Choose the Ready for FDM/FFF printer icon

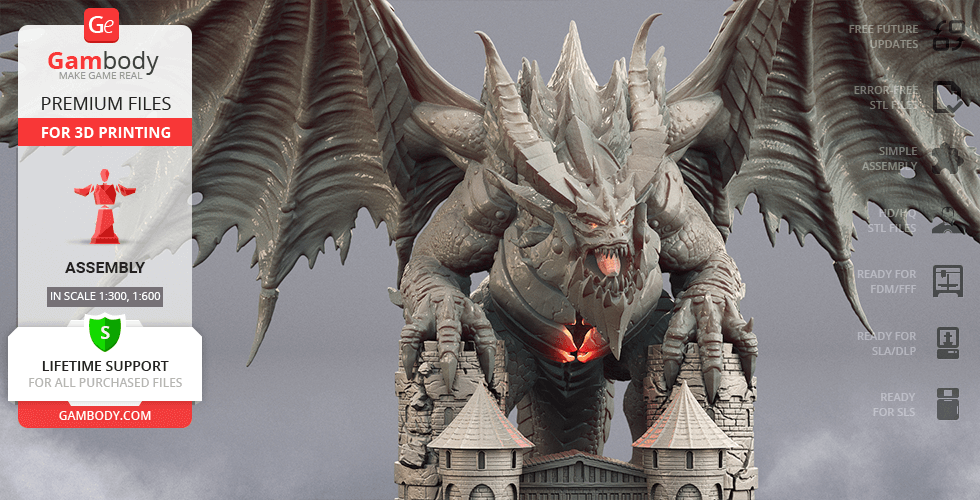click(x=946, y=281)
